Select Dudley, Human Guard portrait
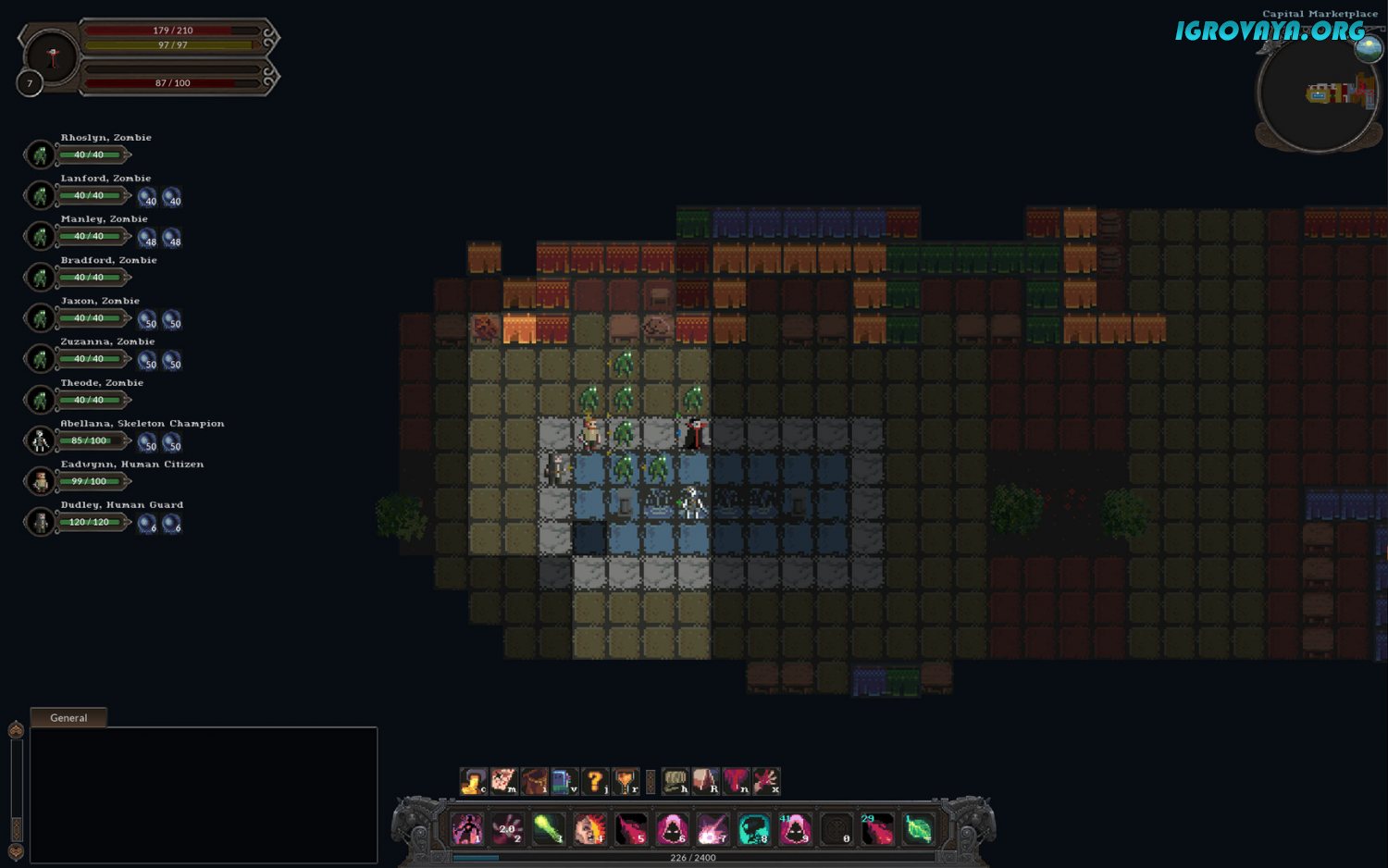 coord(40,522)
